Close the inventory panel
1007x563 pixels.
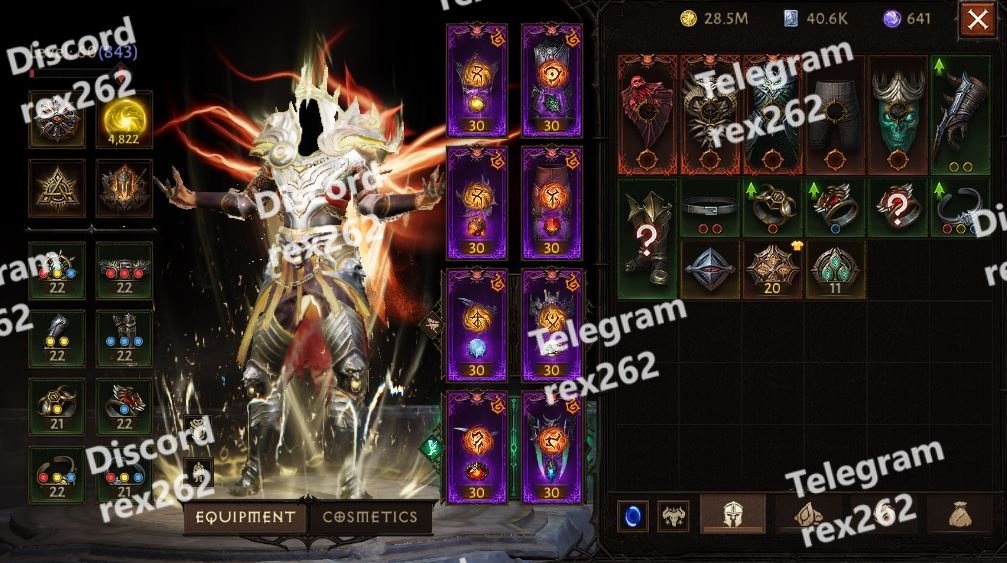click(976, 20)
